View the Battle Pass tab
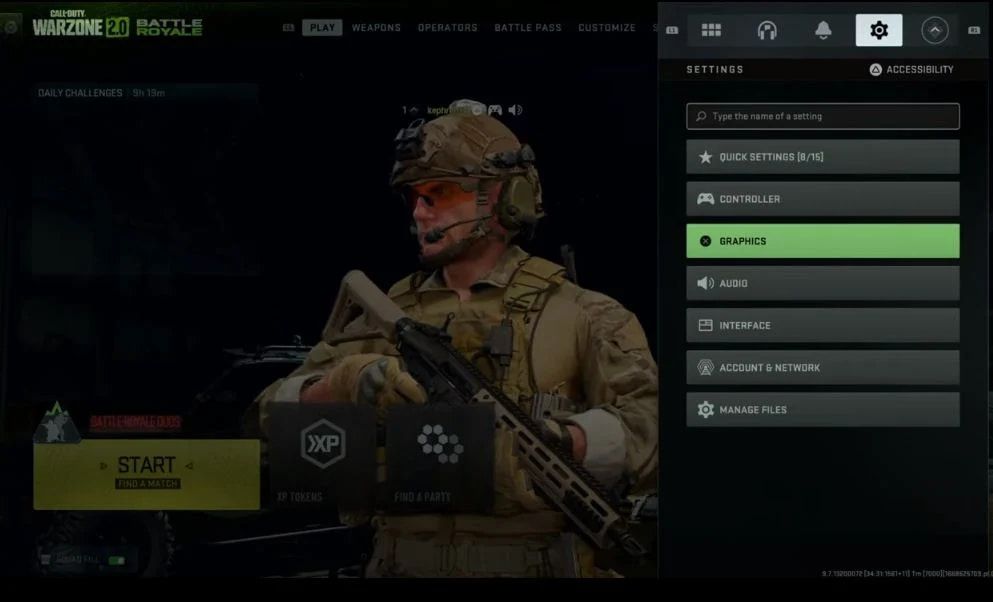993x602 pixels. tap(528, 28)
